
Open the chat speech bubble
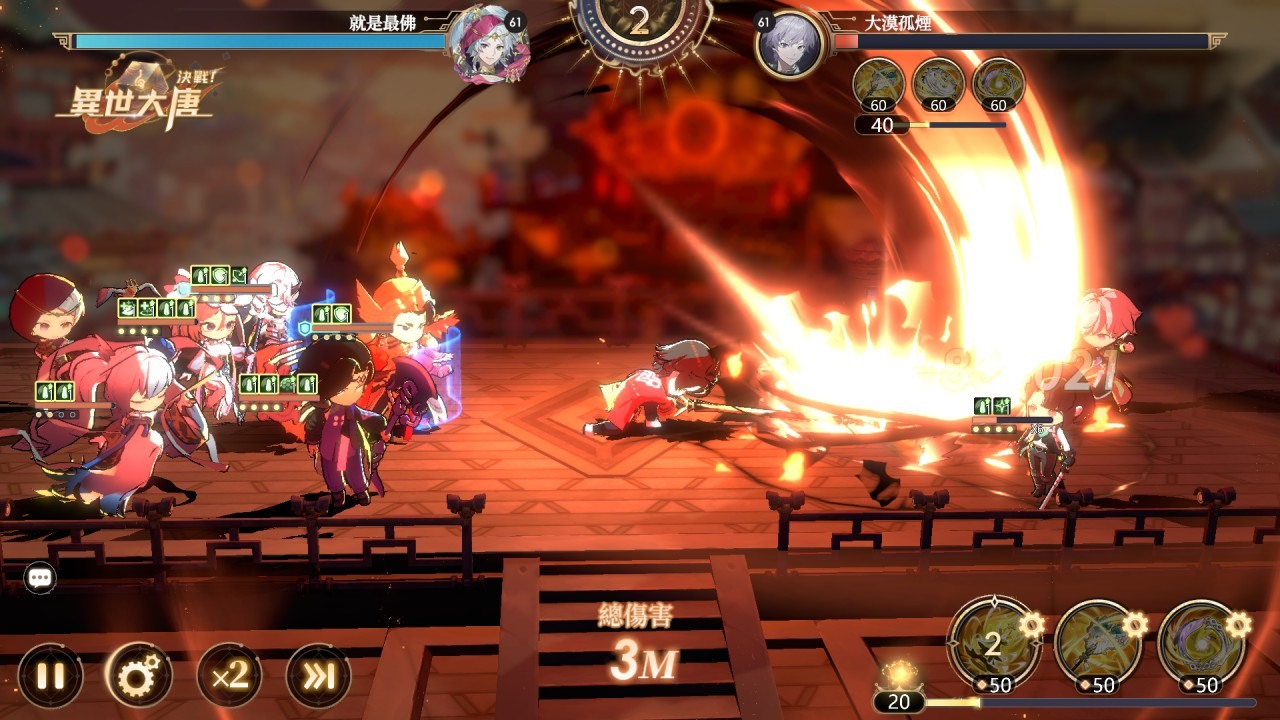pos(40,577)
